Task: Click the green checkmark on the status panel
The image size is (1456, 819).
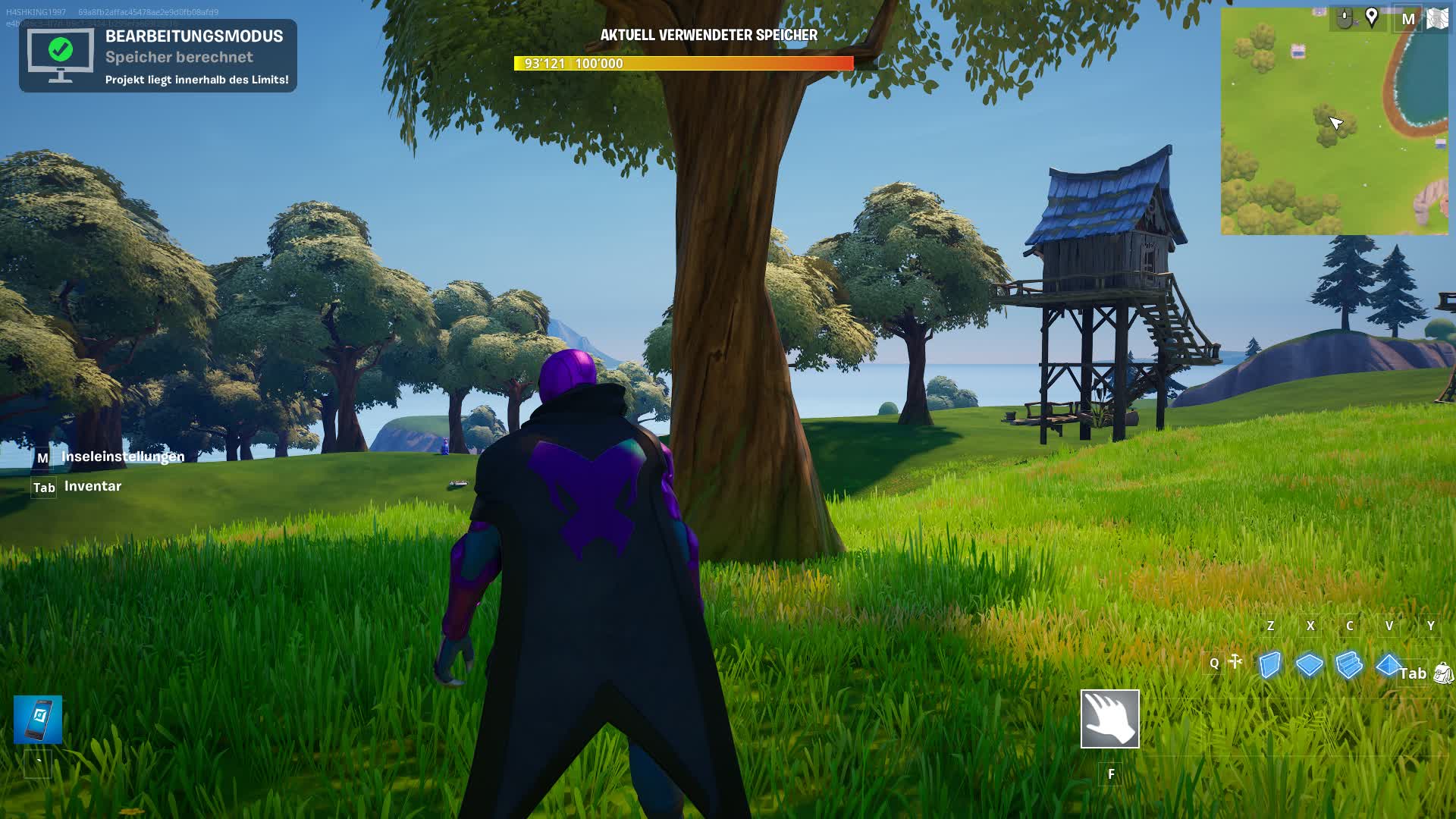Action: tap(59, 50)
